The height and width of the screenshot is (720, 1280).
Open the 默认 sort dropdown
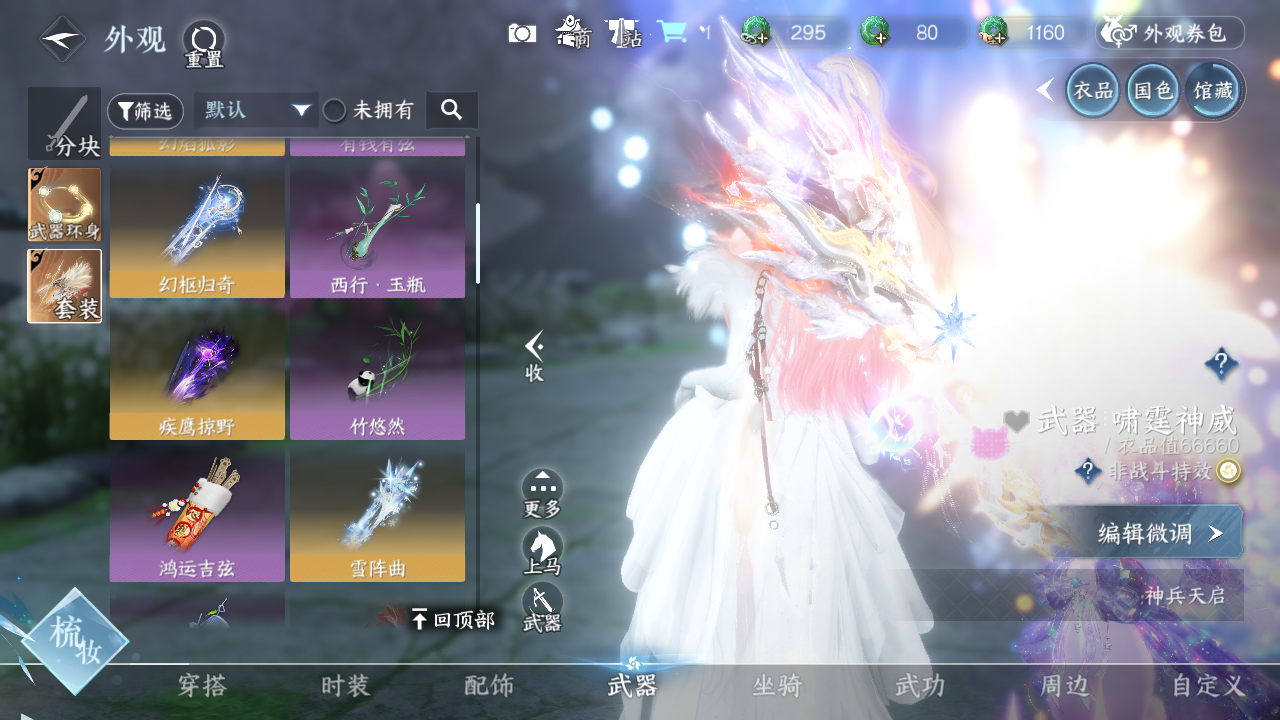256,110
